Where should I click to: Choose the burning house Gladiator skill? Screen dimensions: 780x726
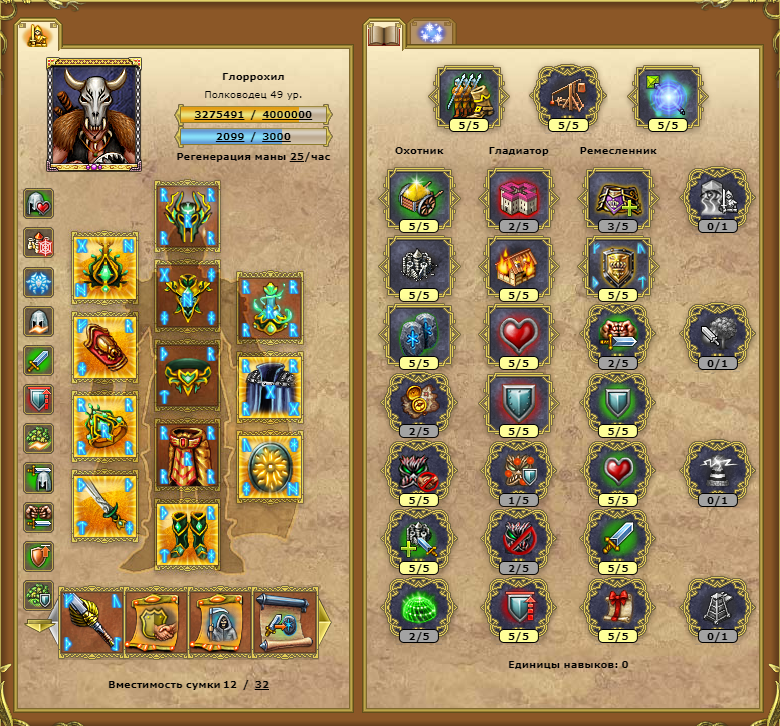[519, 267]
